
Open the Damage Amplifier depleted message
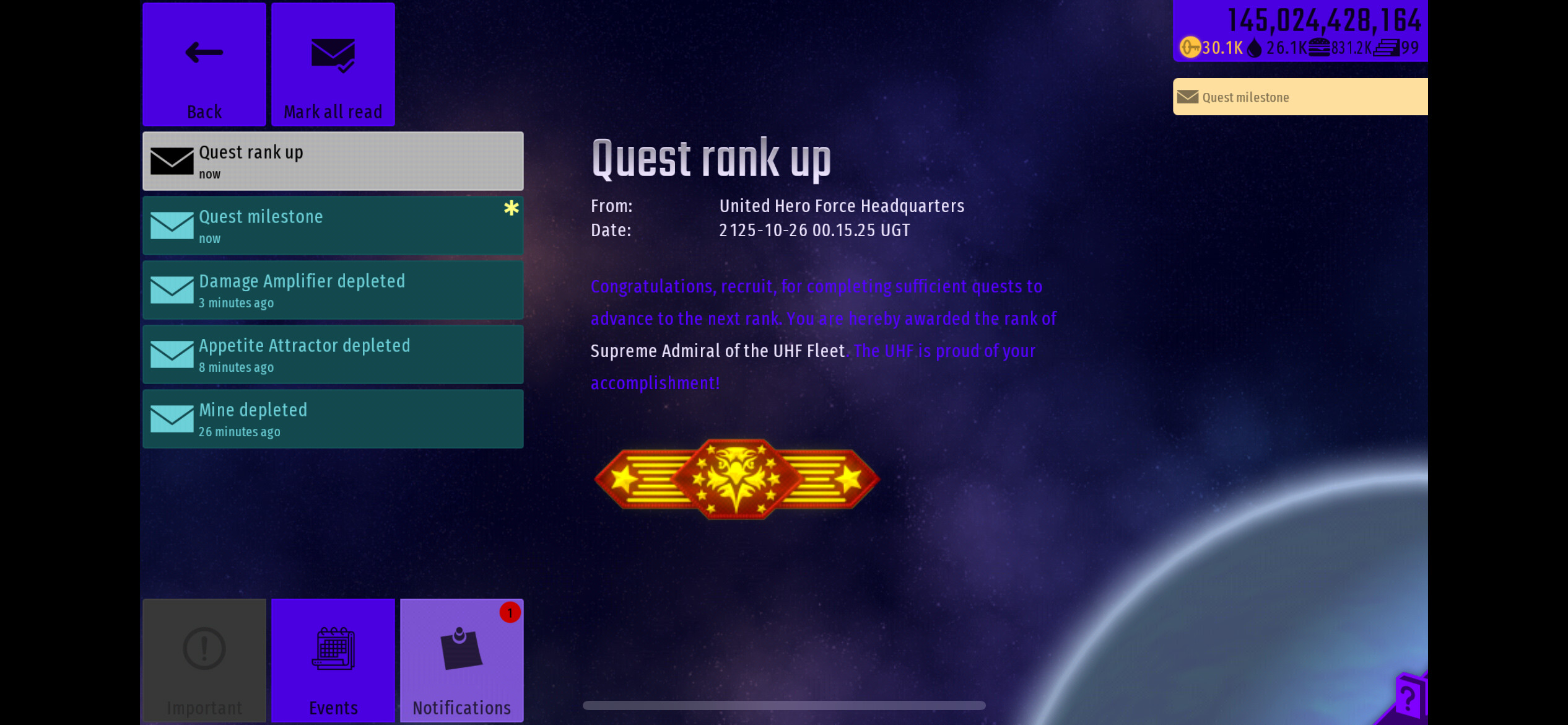point(333,290)
